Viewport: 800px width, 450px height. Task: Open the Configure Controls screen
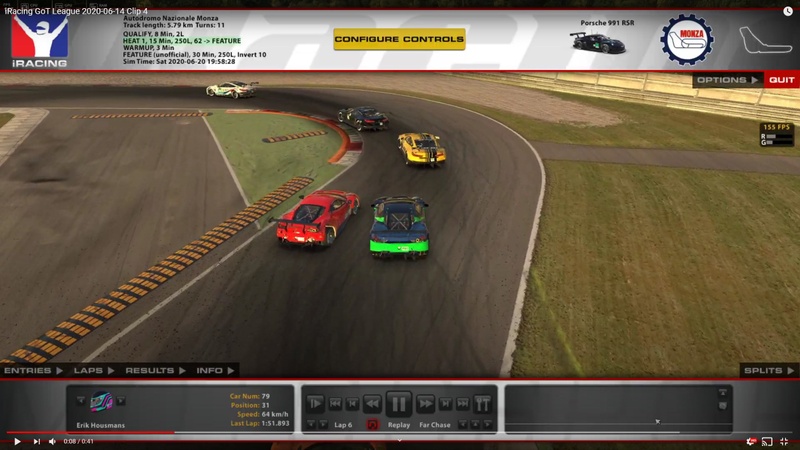399,39
